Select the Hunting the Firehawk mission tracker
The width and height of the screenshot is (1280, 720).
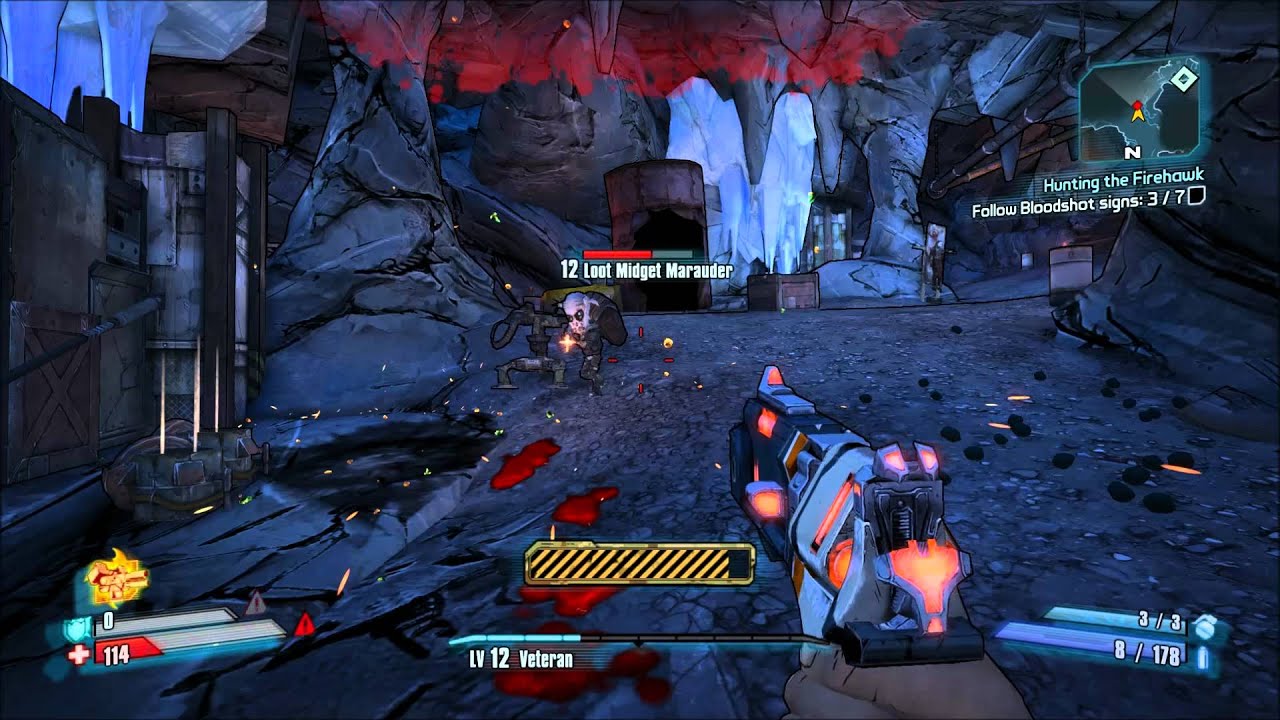(x=1123, y=181)
